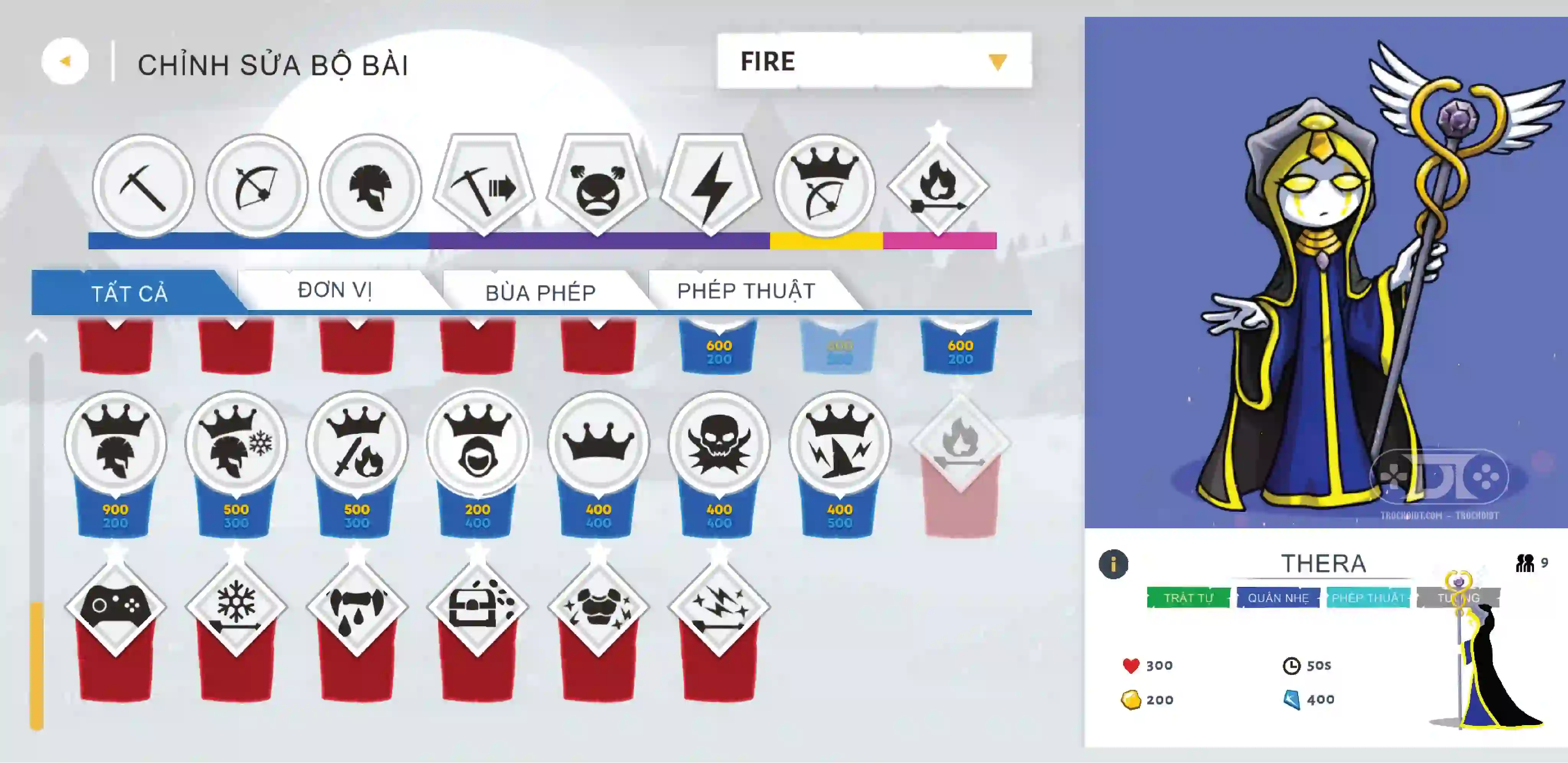Select the crowned skull general card
The width and height of the screenshot is (1568, 763).
click(719, 443)
